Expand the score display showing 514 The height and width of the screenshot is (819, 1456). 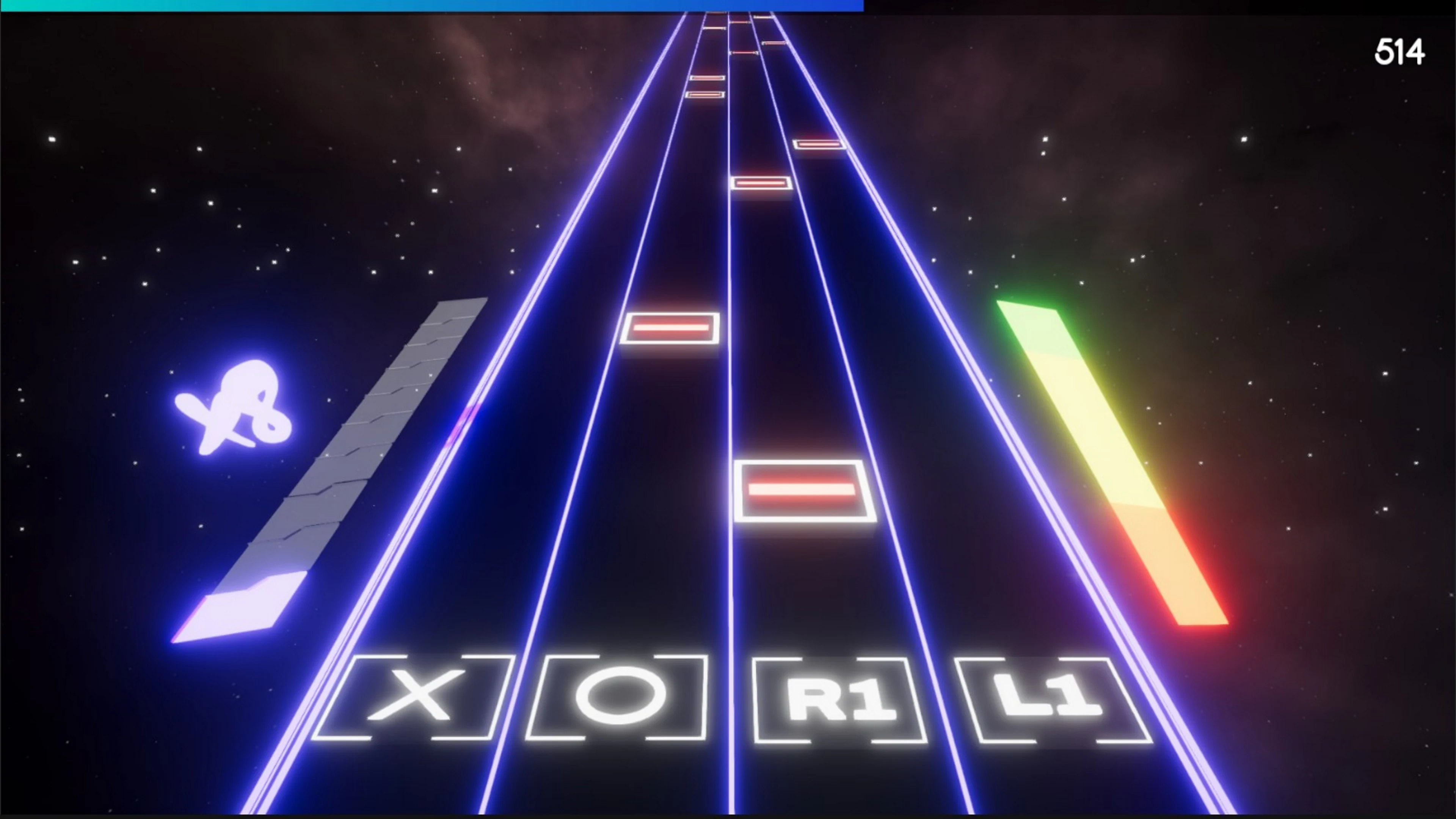click(1401, 52)
